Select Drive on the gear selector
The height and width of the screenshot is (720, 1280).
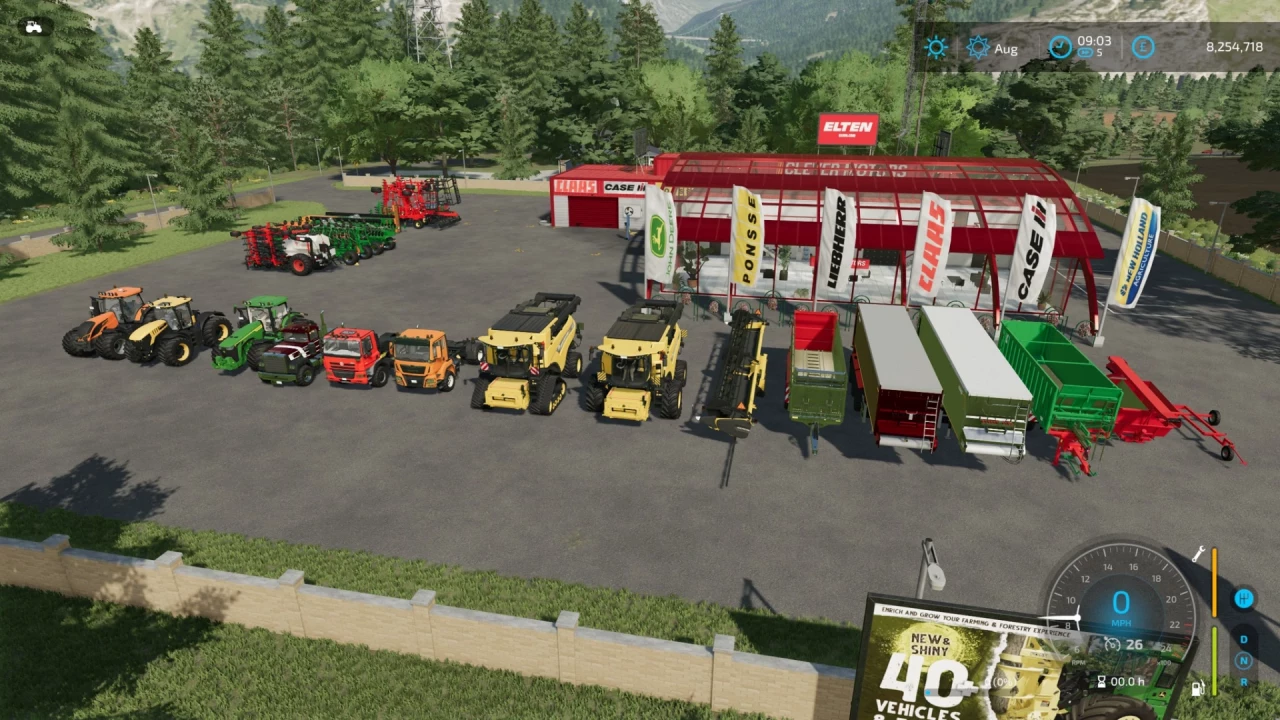1244,639
